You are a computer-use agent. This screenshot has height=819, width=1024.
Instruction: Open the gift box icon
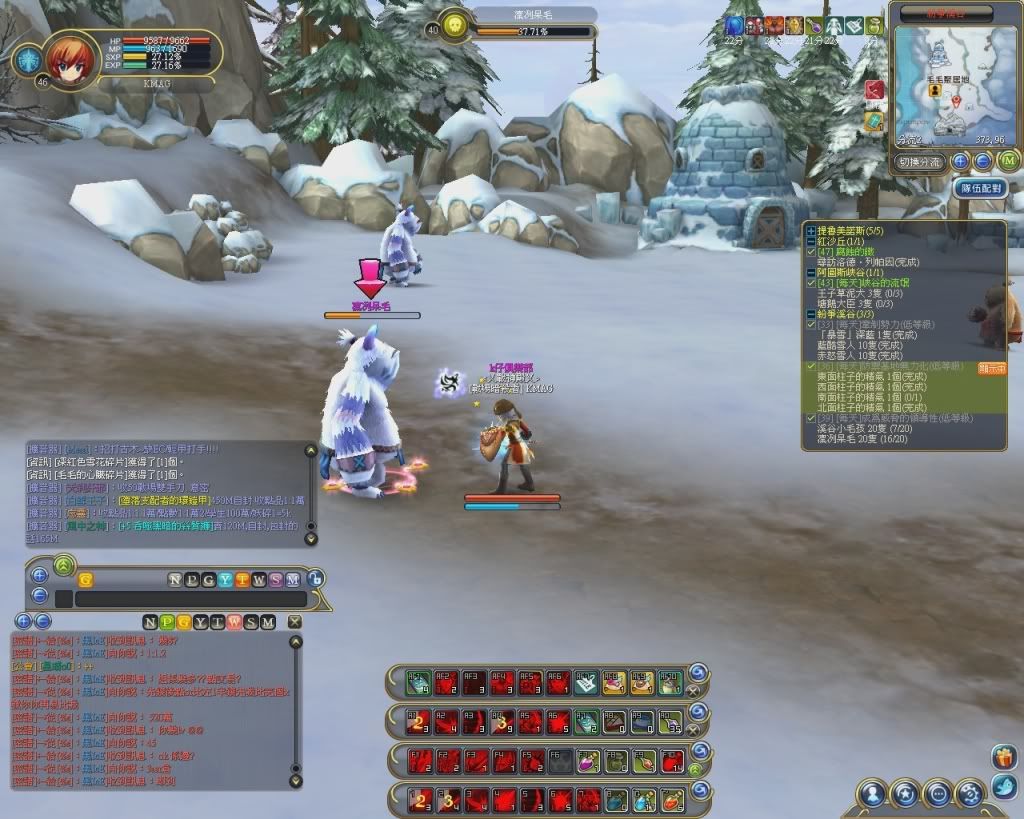point(1003,757)
